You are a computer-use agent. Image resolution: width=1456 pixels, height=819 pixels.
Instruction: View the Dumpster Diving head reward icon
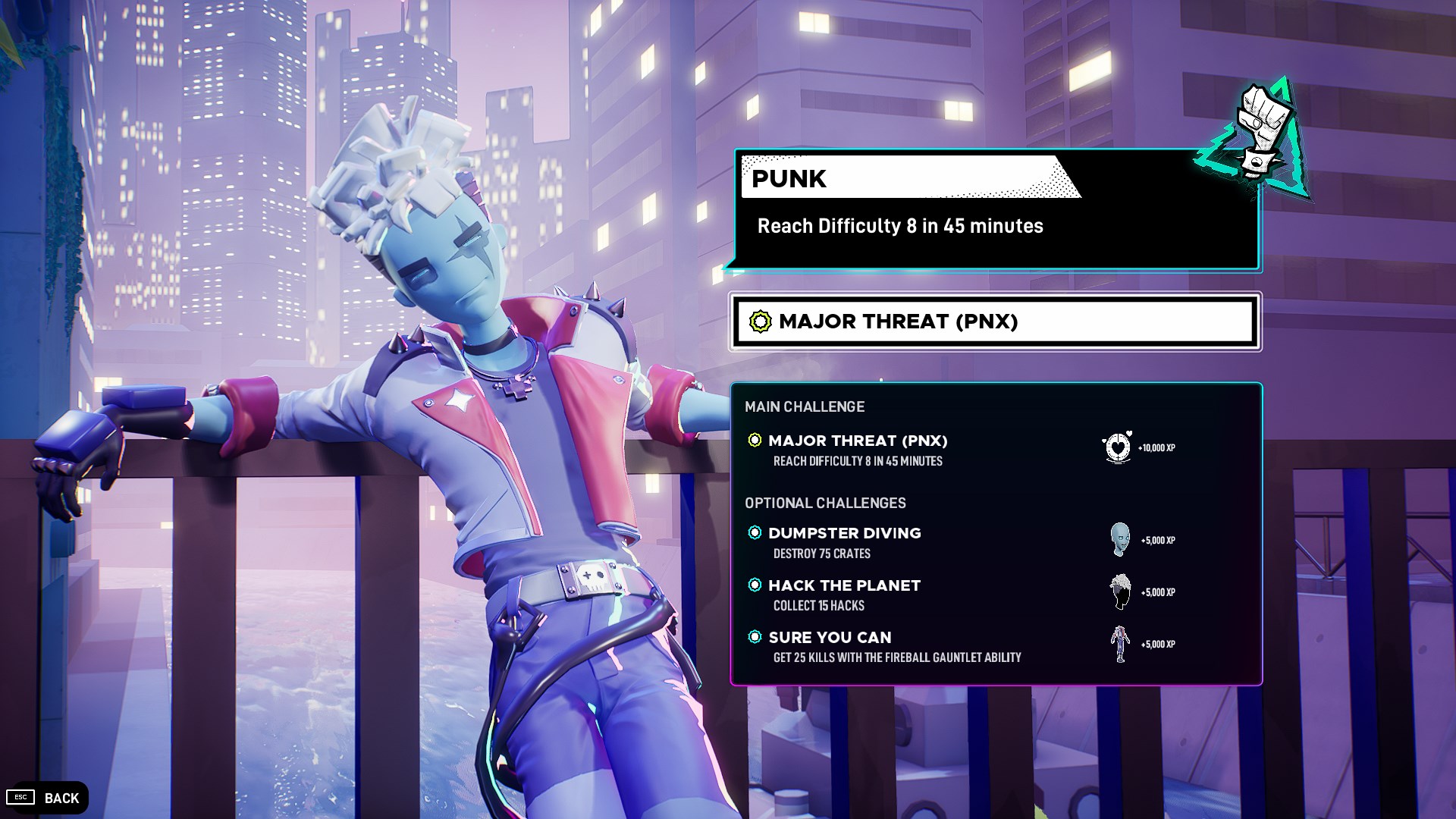tap(1120, 540)
